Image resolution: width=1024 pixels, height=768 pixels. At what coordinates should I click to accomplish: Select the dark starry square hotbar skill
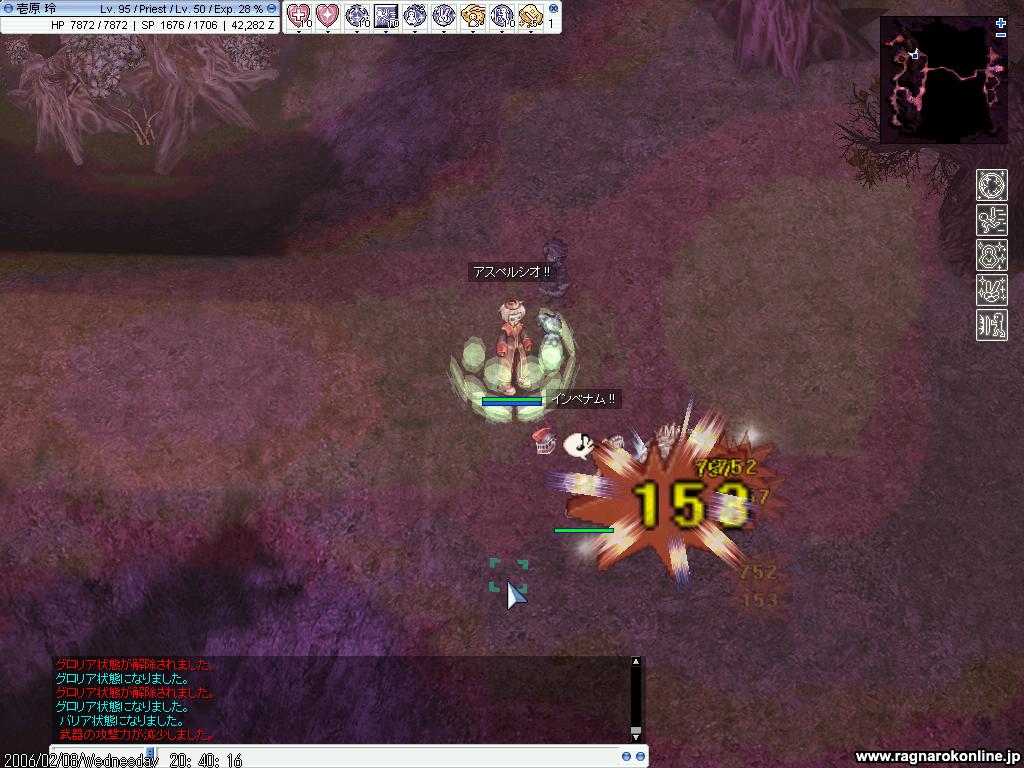click(385, 15)
